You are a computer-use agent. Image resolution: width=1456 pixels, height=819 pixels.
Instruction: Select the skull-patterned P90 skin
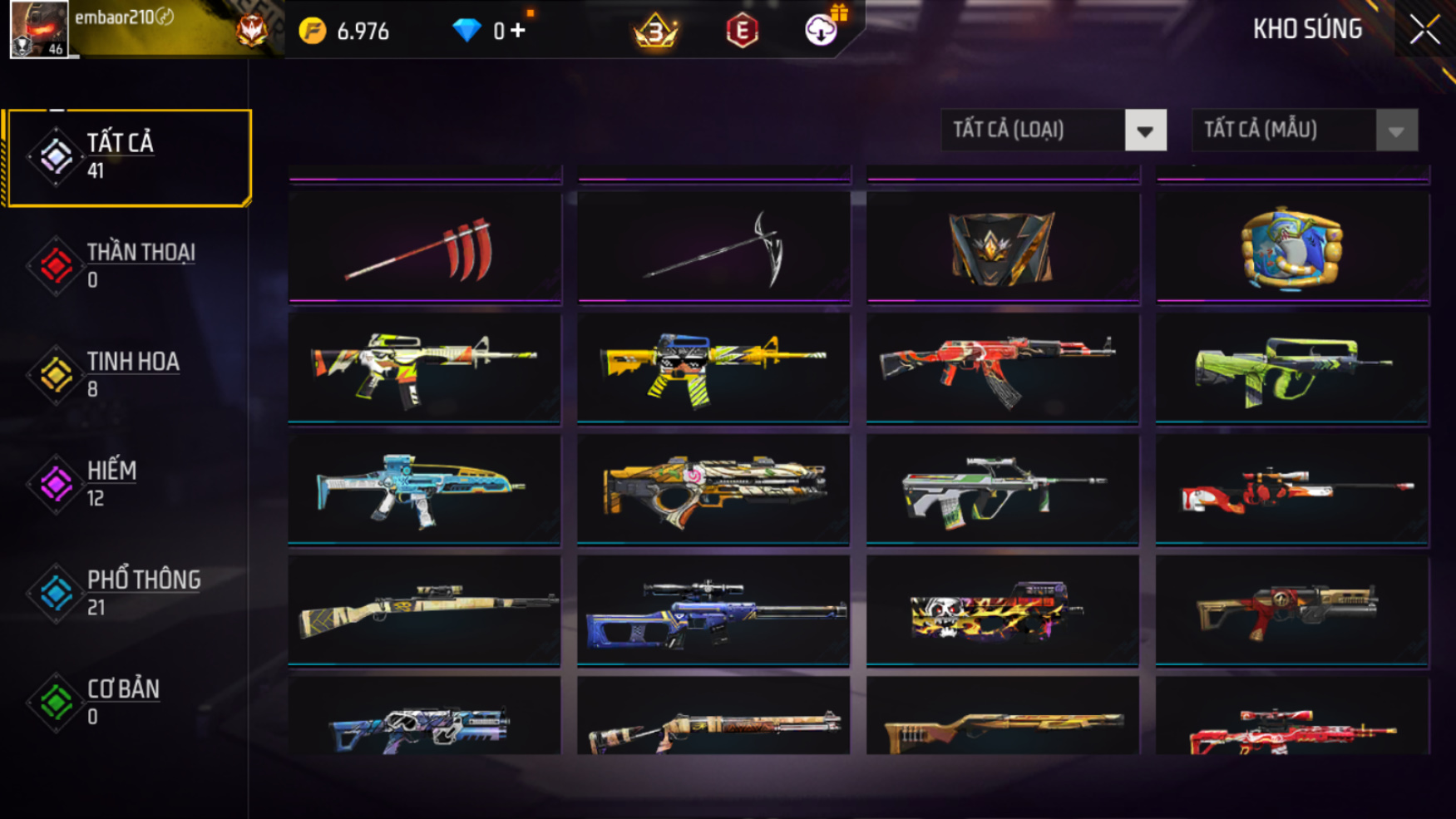pos(1002,611)
